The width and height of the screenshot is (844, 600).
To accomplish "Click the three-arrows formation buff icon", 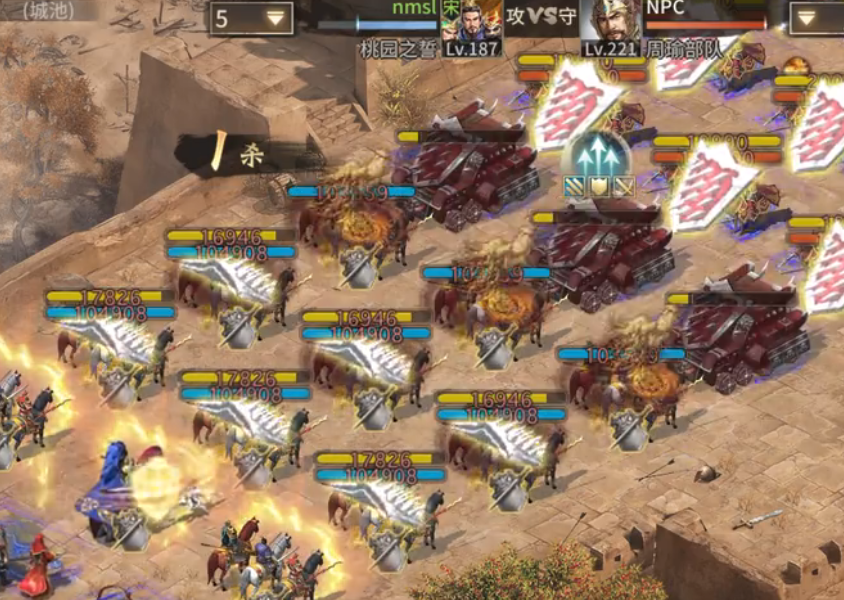I will (598, 157).
